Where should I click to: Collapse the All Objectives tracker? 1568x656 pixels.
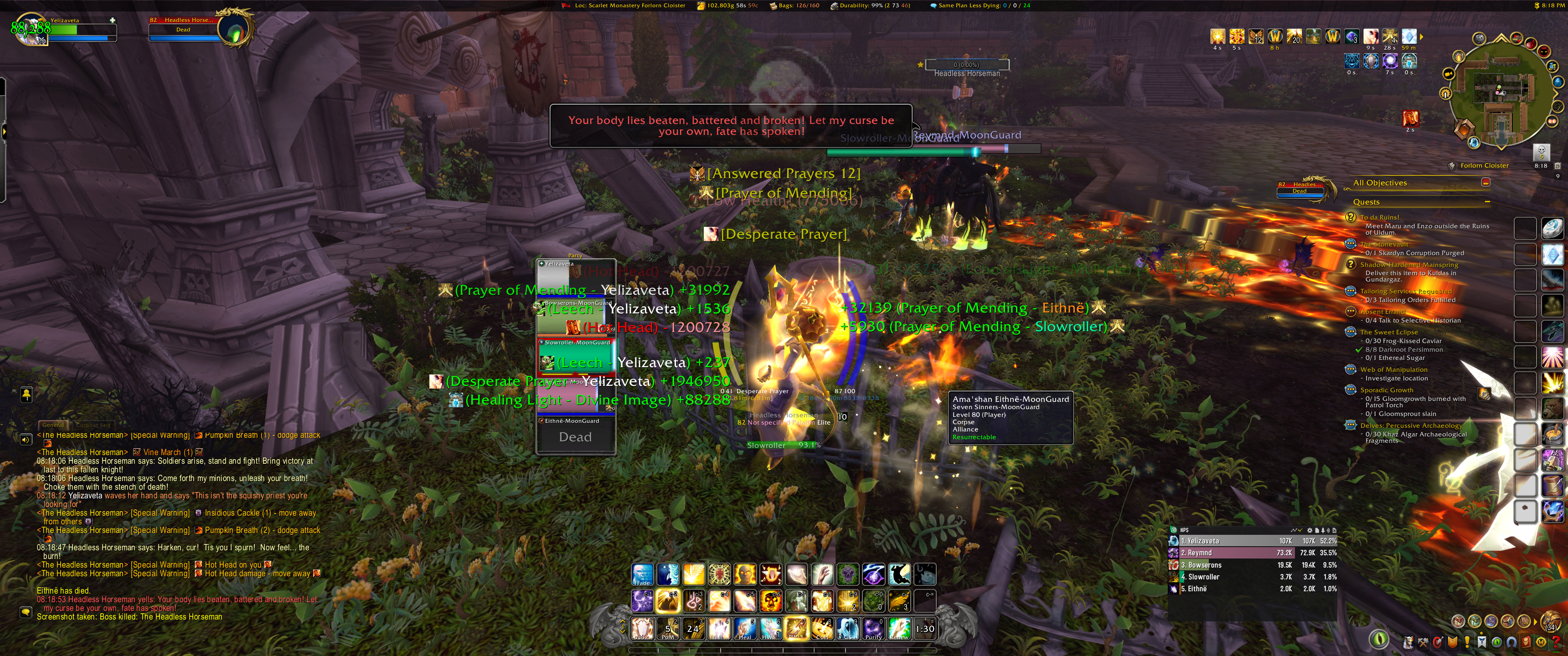[1485, 183]
